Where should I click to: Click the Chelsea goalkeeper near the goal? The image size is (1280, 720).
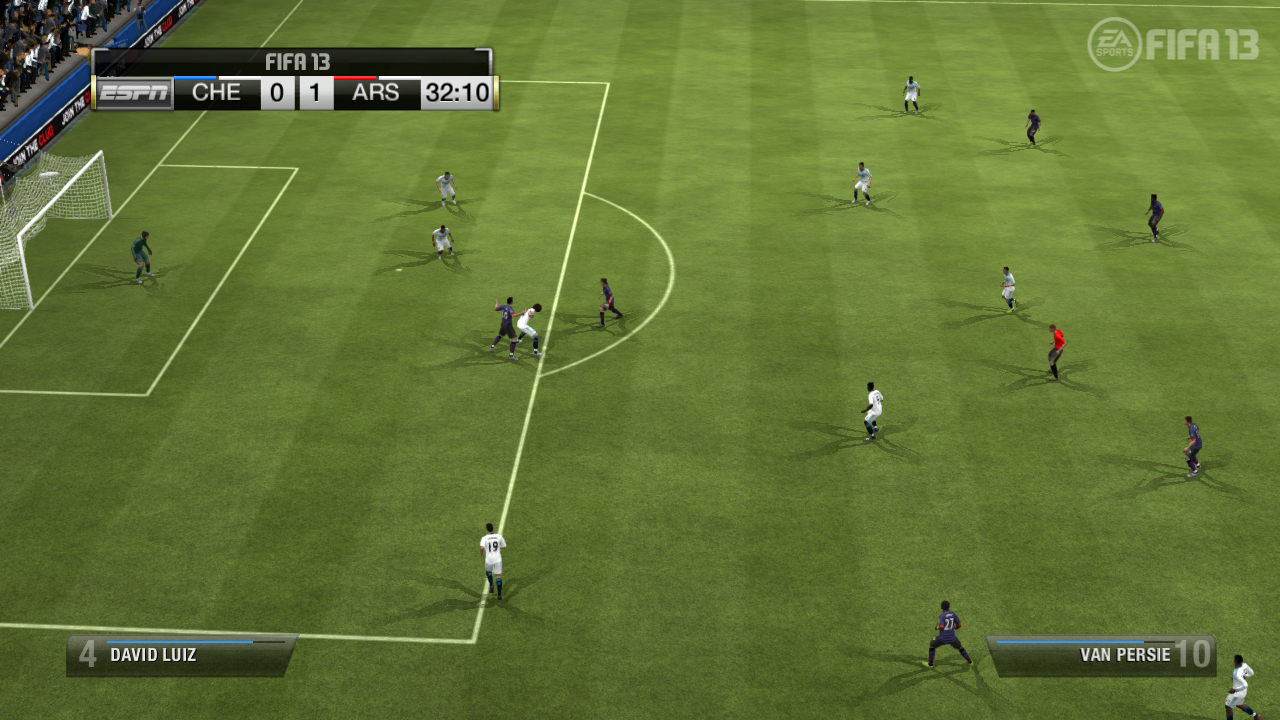point(142,255)
